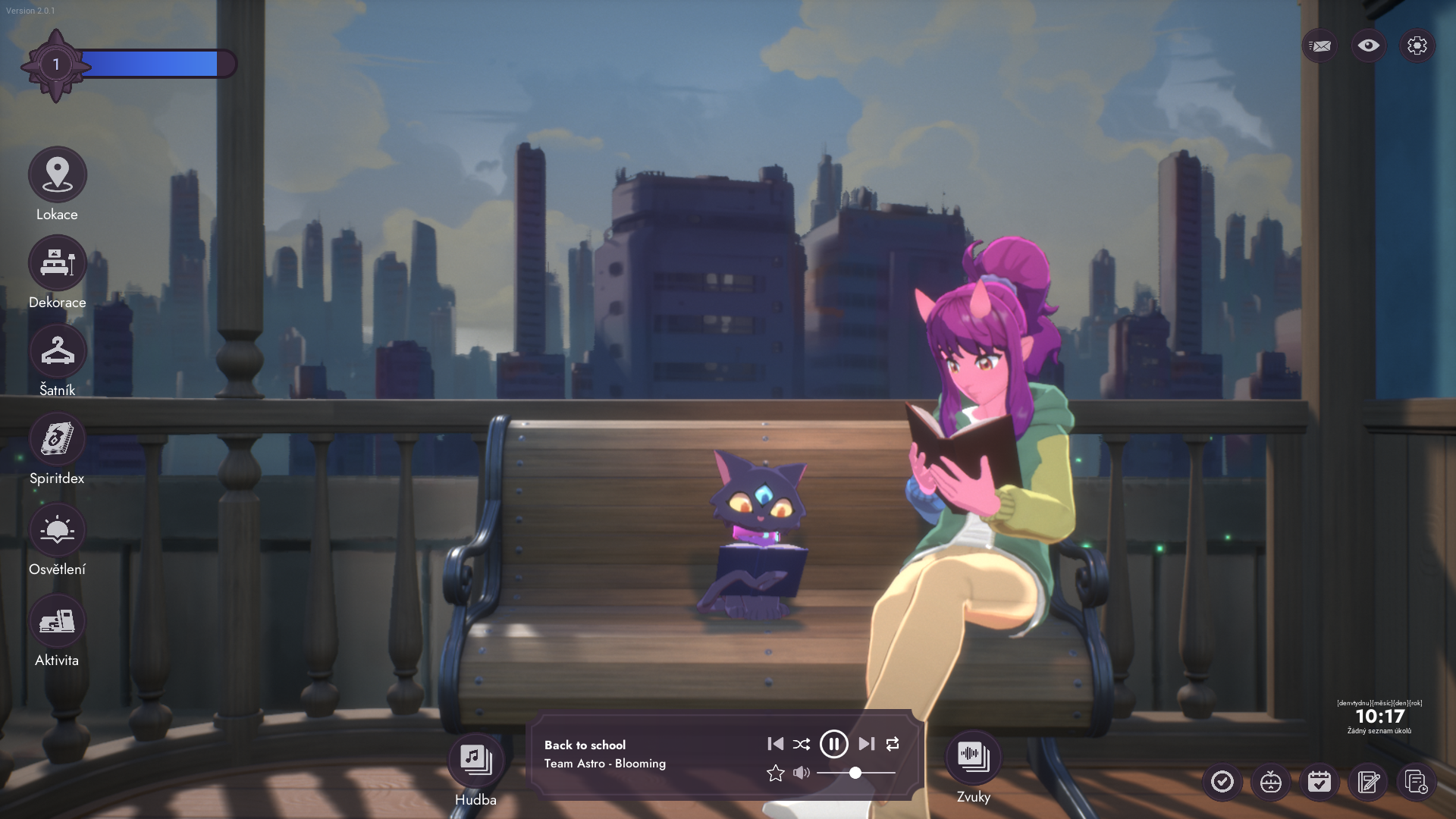Pause the currently playing song
1456x819 pixels.
click(x=833, y=744)
